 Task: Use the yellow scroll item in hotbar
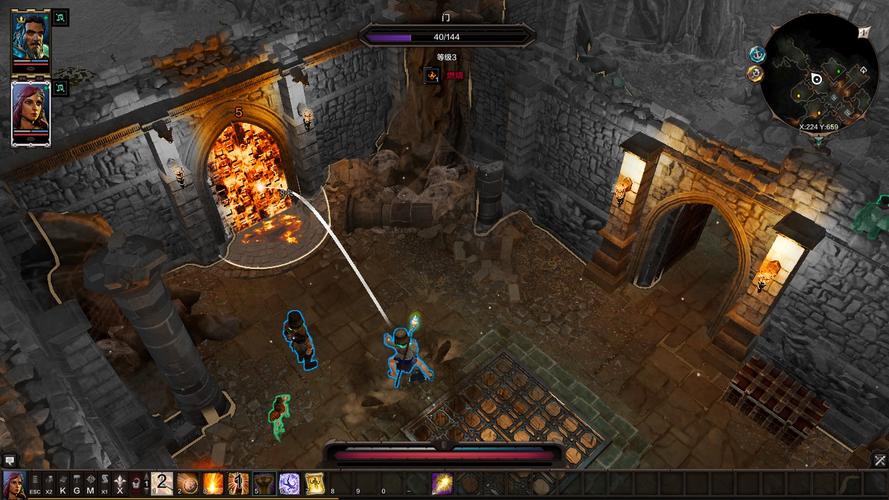point(314,484)
